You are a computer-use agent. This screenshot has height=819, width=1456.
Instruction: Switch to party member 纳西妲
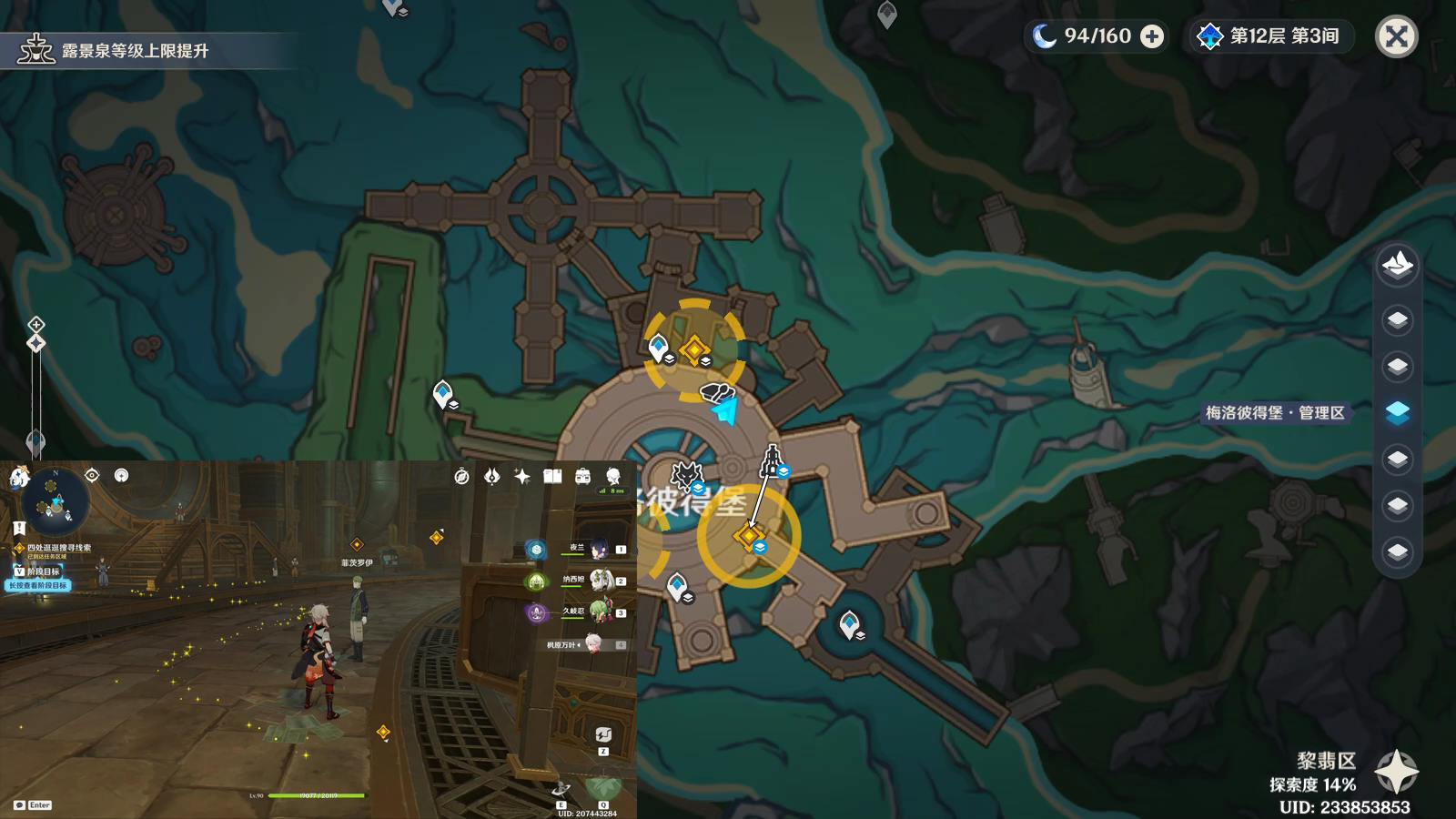pos(599,581)
